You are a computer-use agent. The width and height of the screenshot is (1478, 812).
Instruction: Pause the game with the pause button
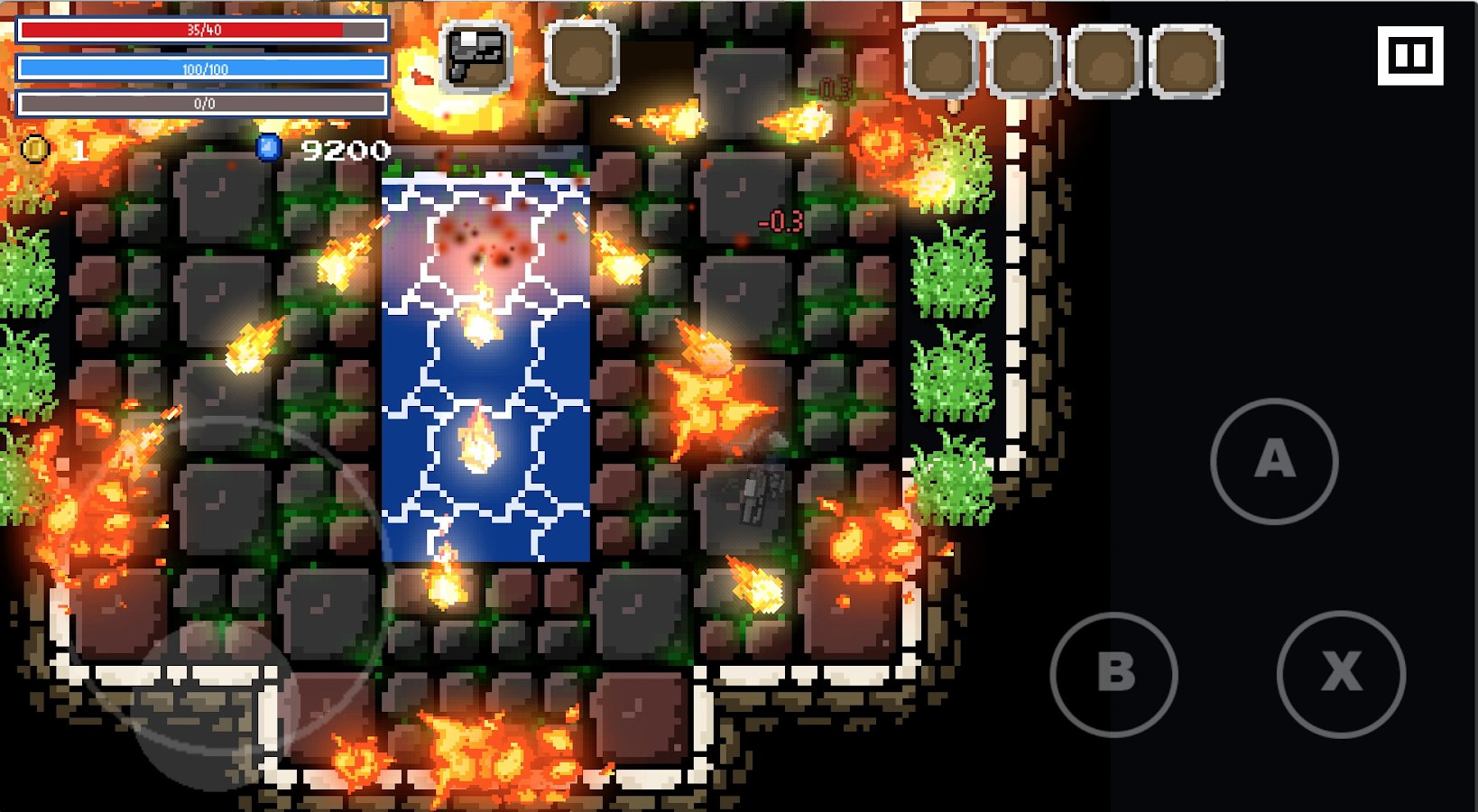(x=1409, y=56)
